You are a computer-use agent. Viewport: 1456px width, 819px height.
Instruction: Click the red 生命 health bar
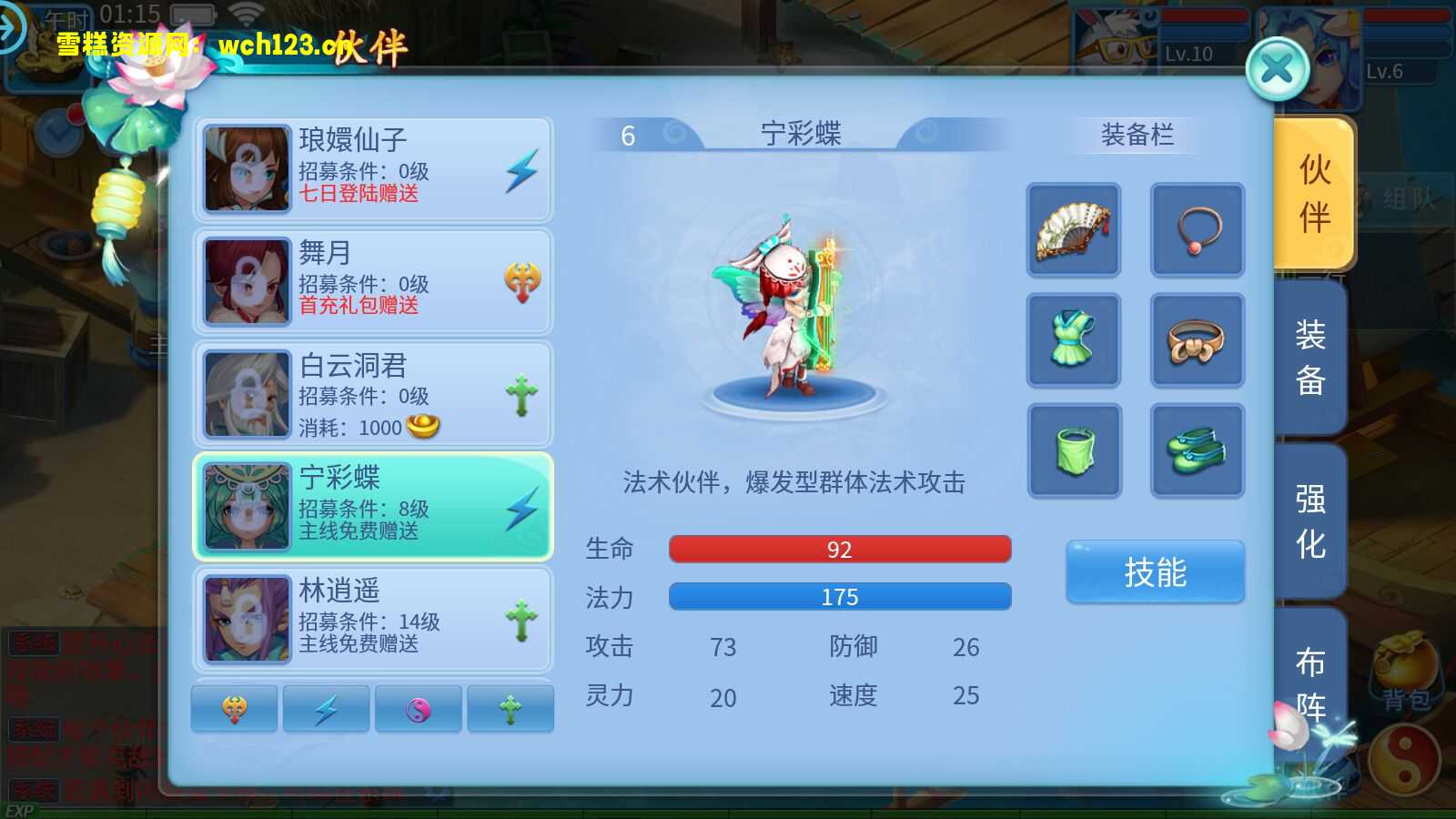[839, 549]
